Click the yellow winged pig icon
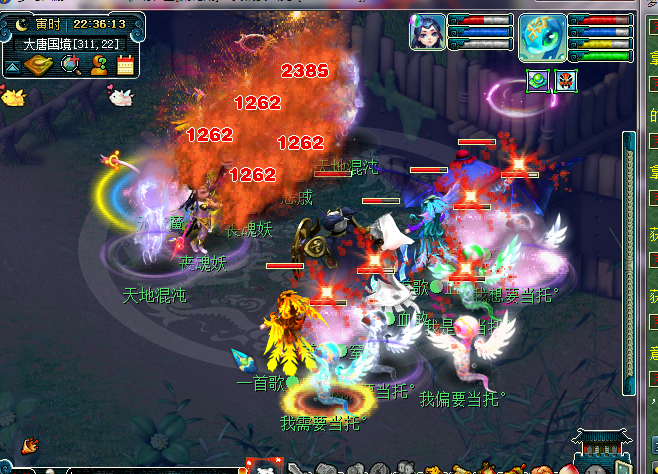Screen dimensions: 658x474 point(13,97)
